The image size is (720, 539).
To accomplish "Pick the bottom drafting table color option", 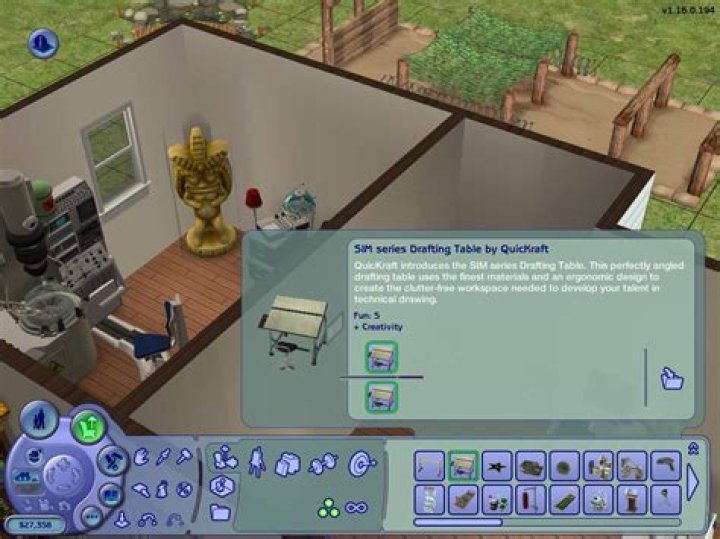I will pyautogui.click(x=382, y=396).
